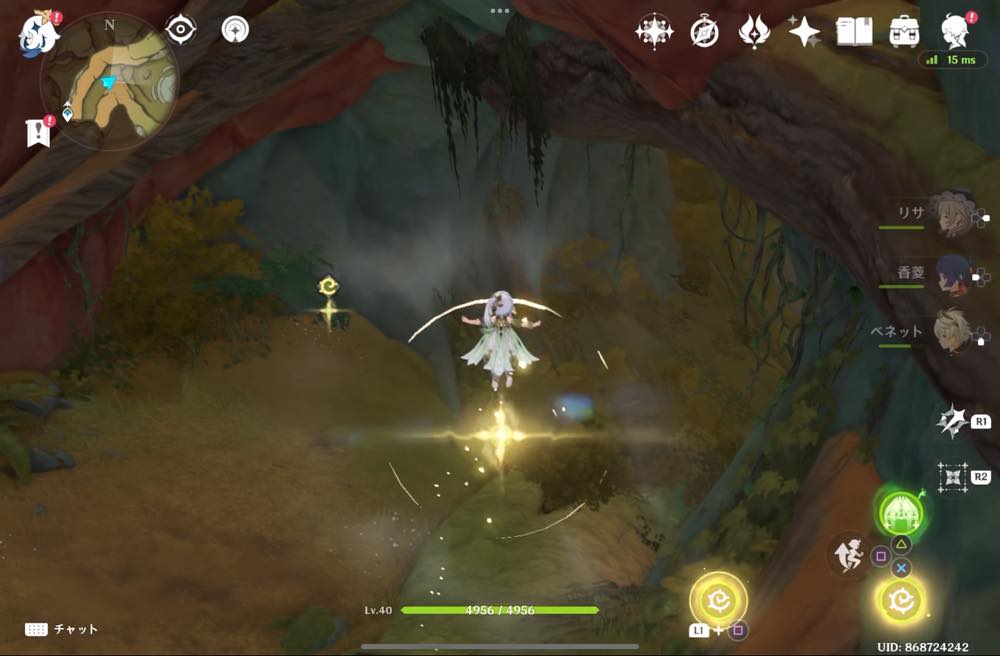Open the character profile silhouette icon
Image resolution: width=1000 pixels, height=656 pixels.
coord(957,32)
